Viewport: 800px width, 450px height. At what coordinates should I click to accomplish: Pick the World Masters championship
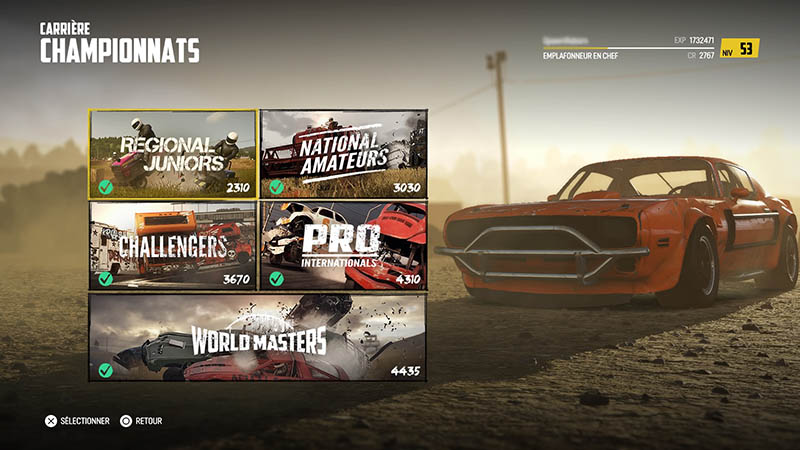click(x=258, y=337)
